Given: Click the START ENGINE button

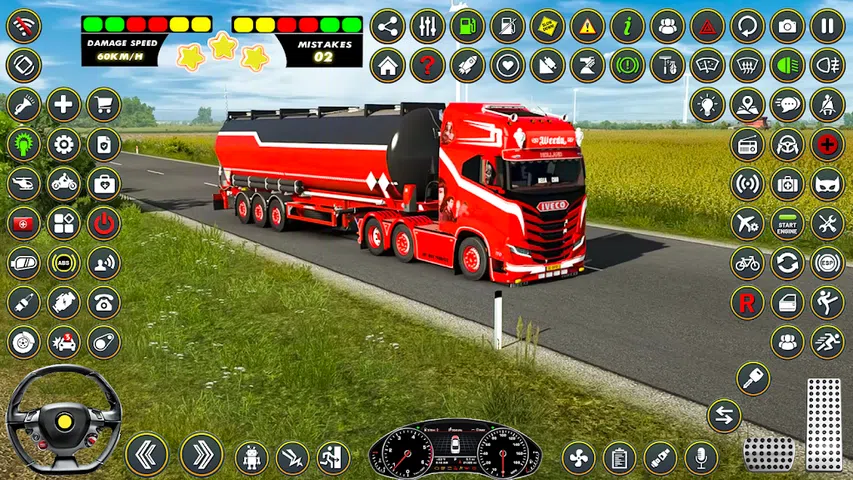Looking at the screenshot, I should (787, 223).
